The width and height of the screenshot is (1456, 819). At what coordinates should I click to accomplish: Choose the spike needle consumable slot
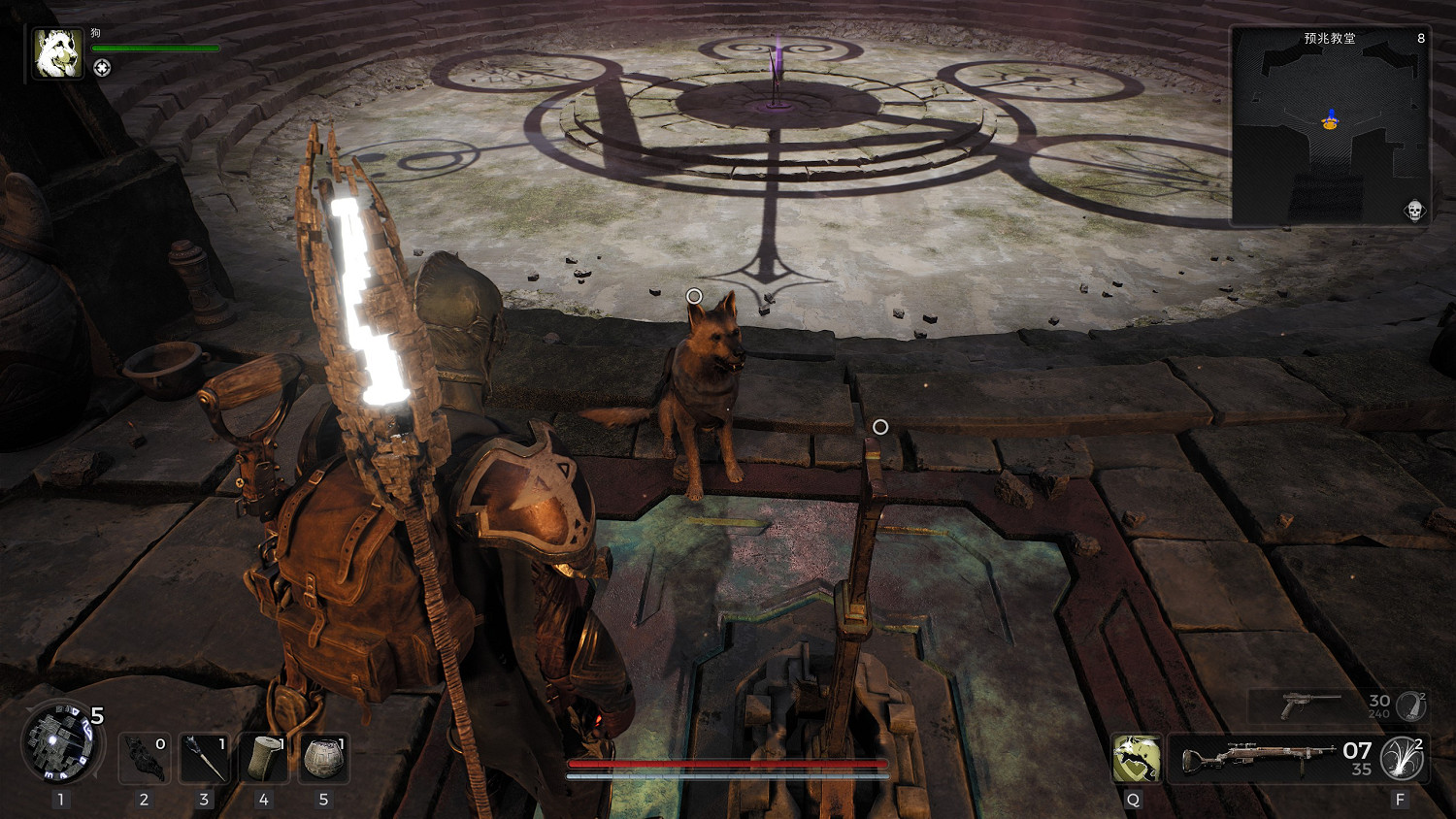coord(205,758)
